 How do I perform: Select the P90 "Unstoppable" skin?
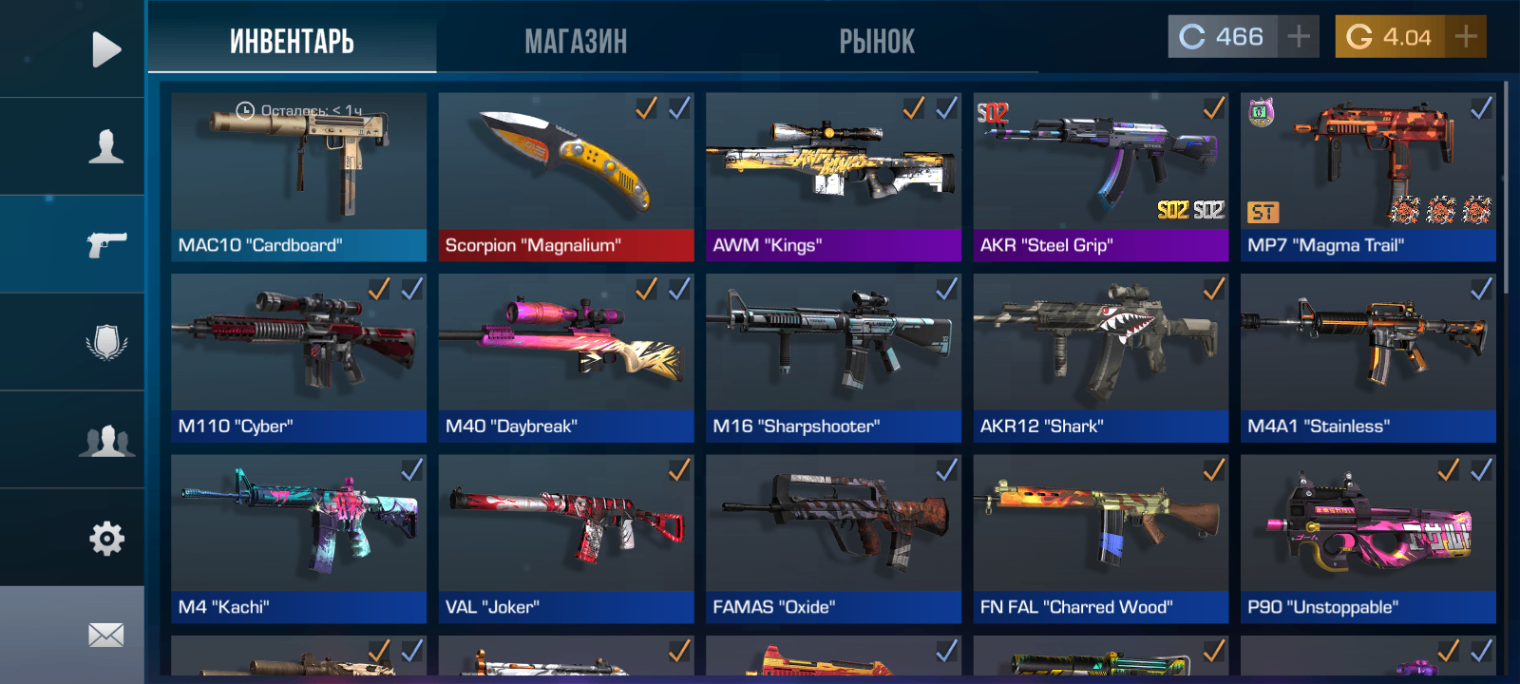1368,538
